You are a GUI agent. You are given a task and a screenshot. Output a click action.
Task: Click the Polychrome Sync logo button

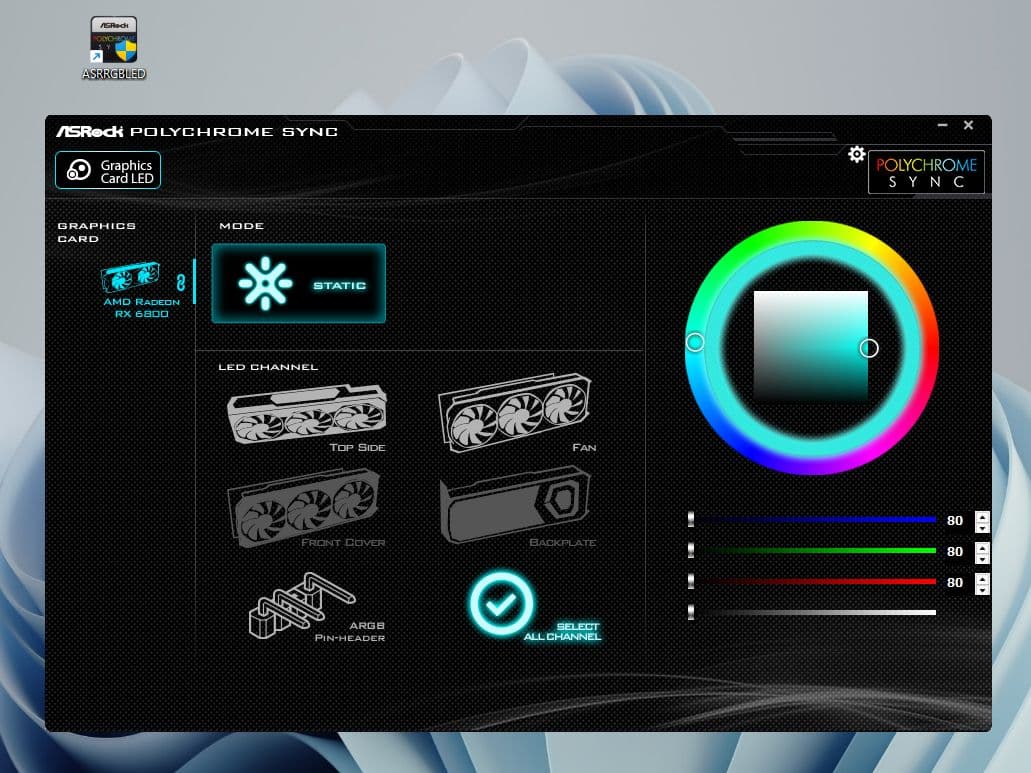coord(926,171)
